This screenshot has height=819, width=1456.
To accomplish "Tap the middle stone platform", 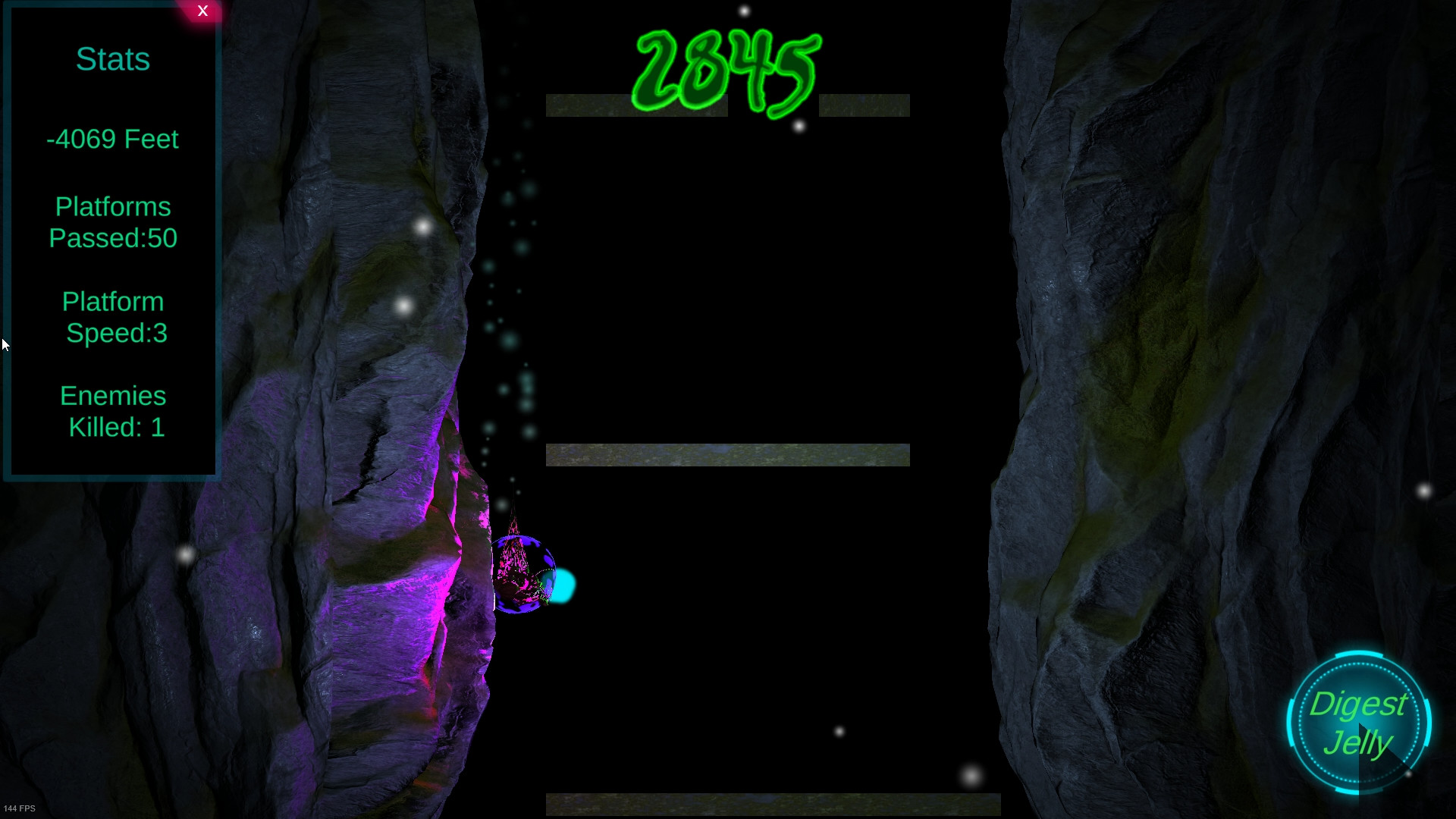I will pos(726,454).
